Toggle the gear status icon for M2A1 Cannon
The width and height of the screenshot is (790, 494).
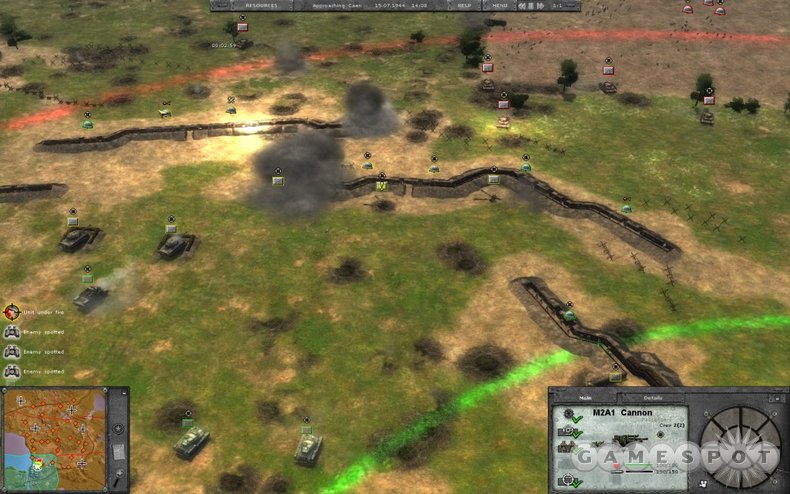pos(571,414)
